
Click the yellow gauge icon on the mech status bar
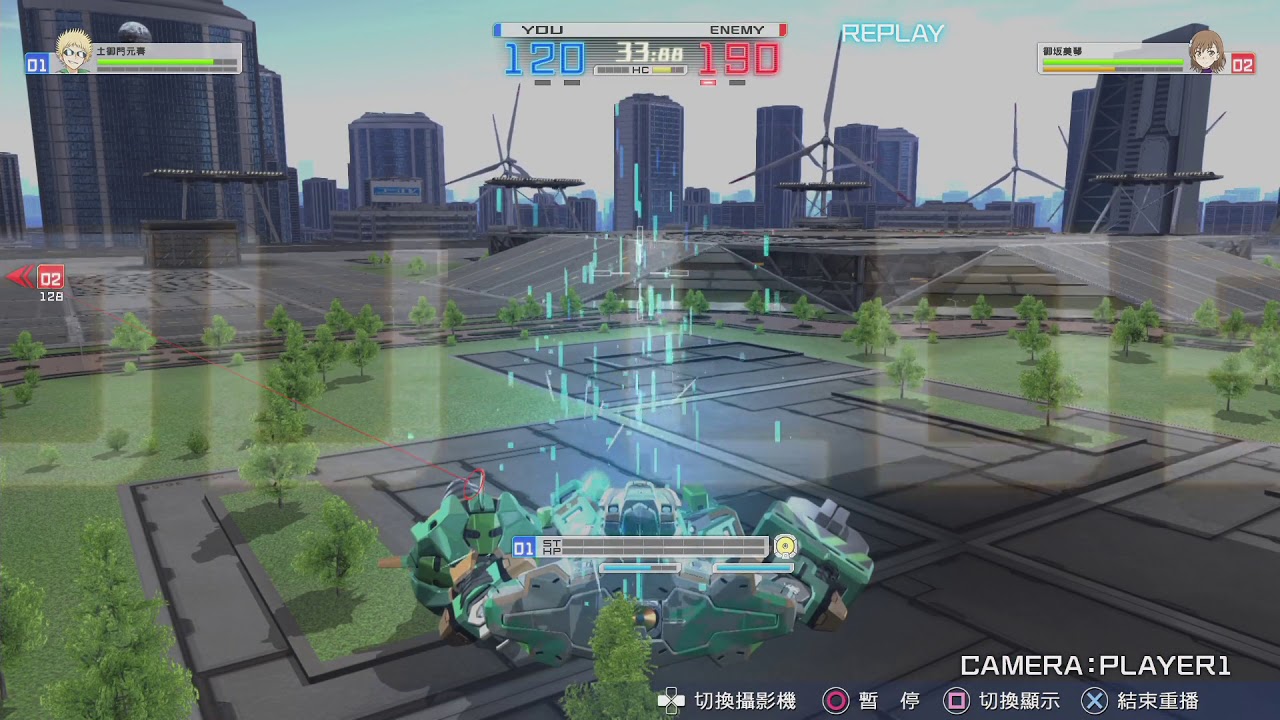pos(785,548)
